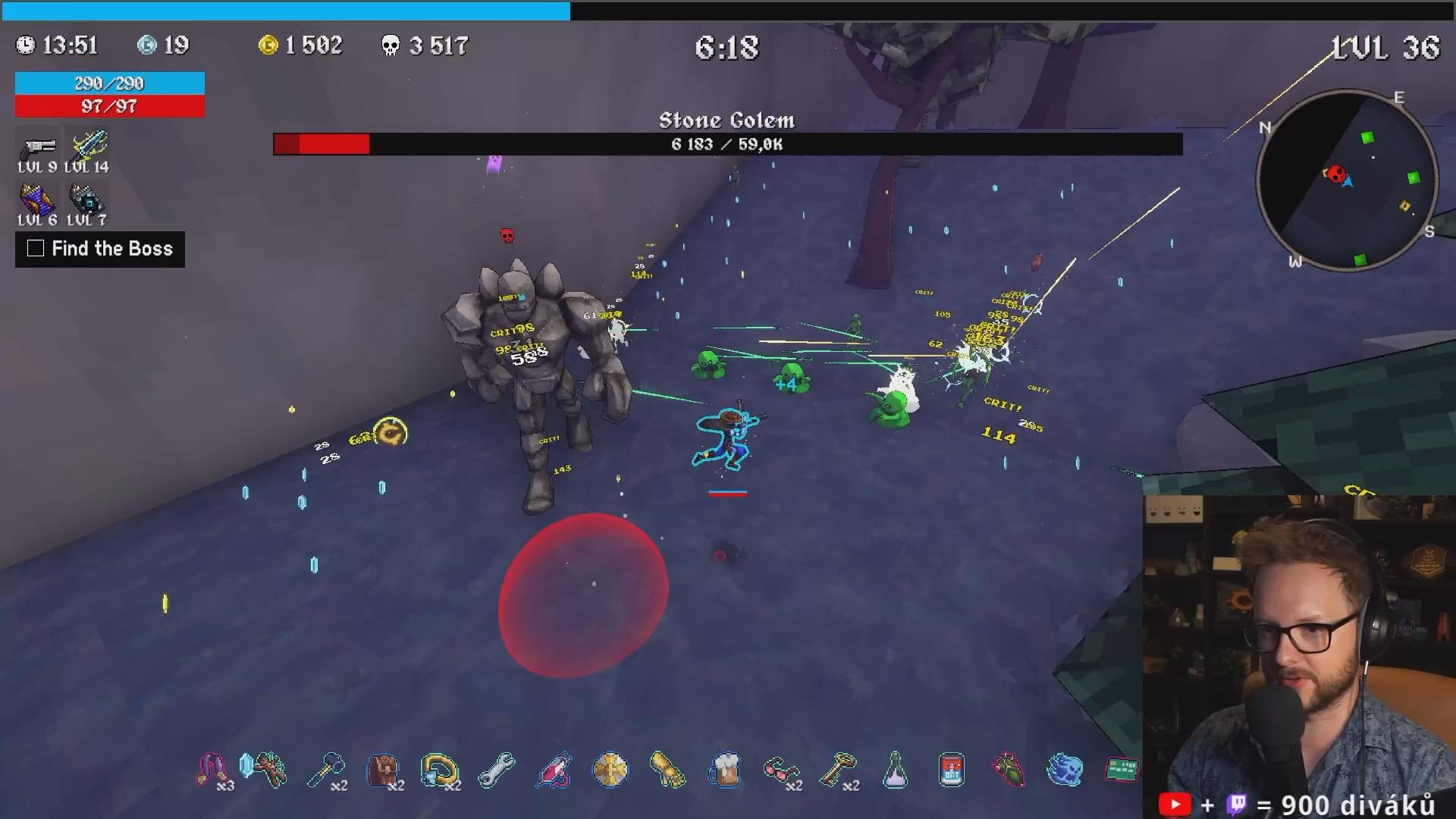Viewport: 1456px width, 819px height.
Task: Click the grey tome with cyan gem
Action: click(86, 200)
